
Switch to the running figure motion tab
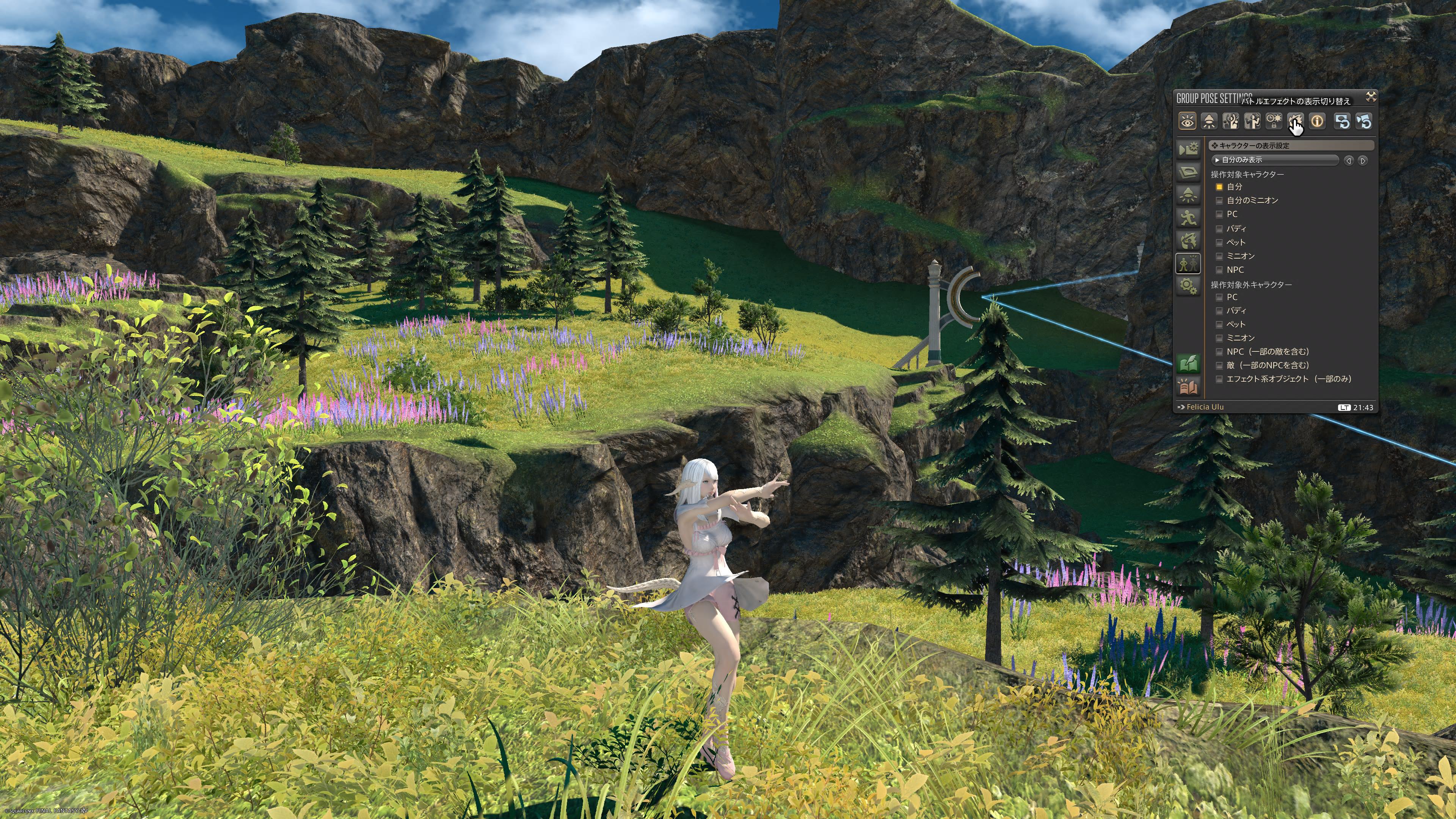coord(1188,217)
